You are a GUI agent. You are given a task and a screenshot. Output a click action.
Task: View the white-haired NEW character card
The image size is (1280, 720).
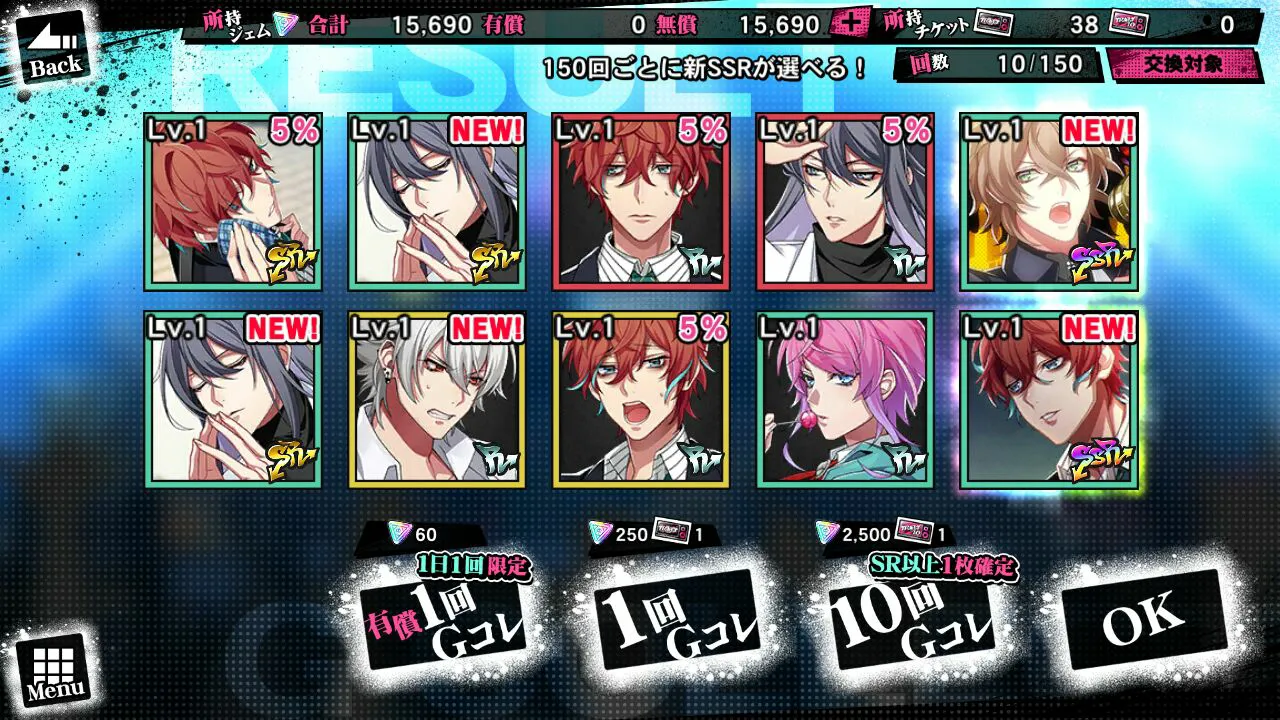(437, 400)
